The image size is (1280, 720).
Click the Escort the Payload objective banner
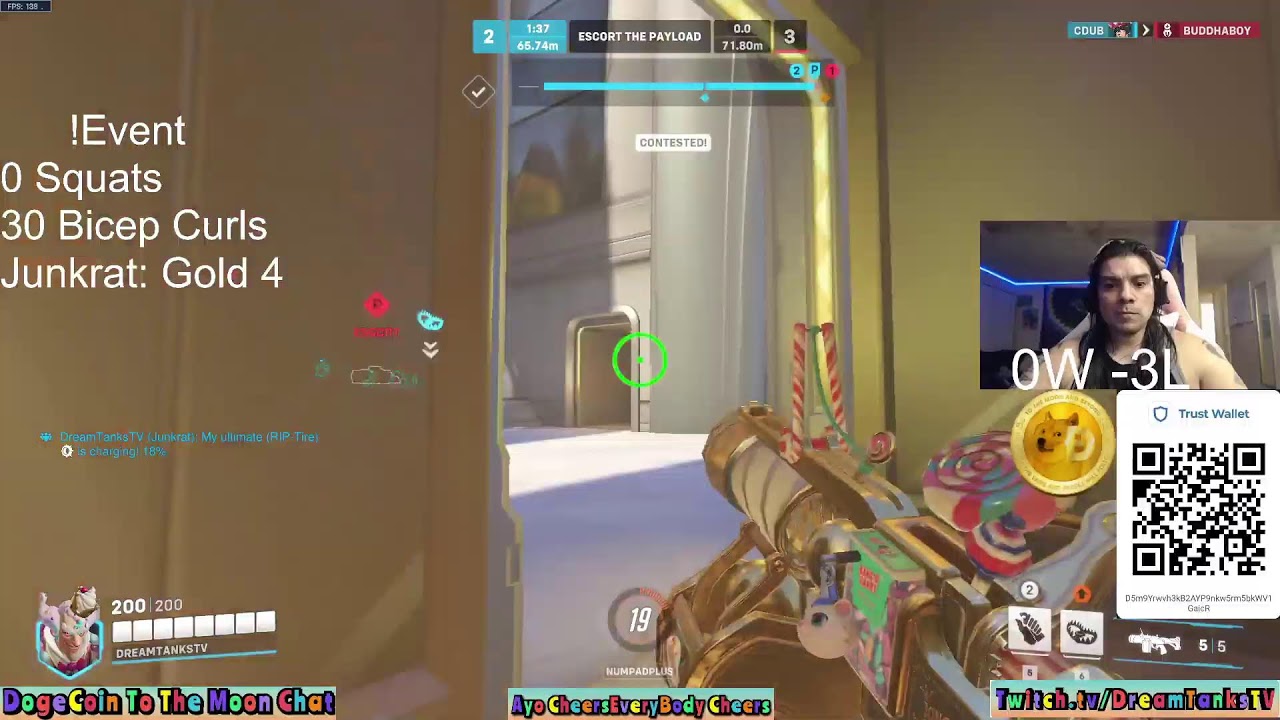(639, 37)
